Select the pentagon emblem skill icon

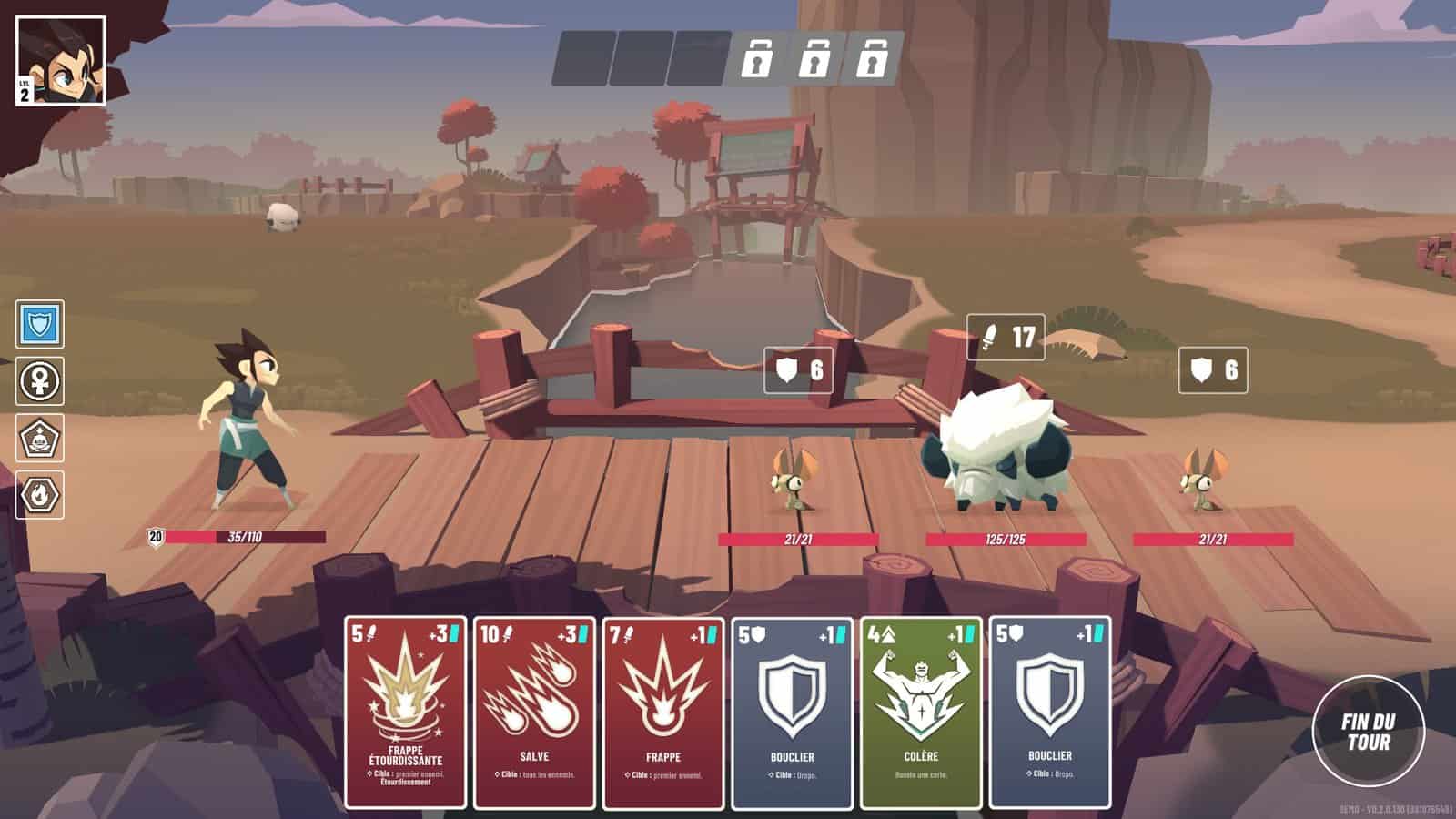(x=40, y=439)
